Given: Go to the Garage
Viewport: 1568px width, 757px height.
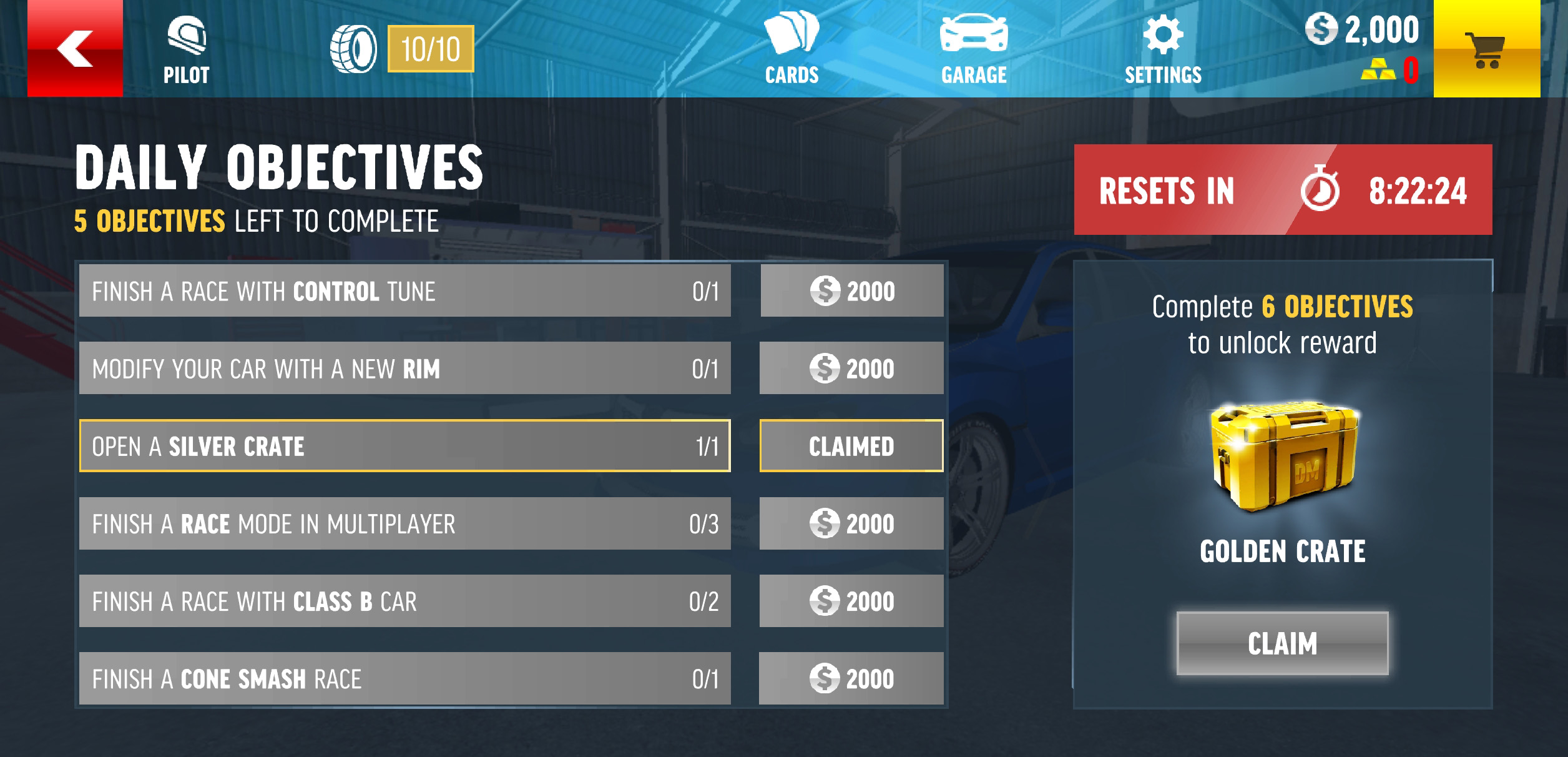Looking at the screenshot, I should [974, 51].
